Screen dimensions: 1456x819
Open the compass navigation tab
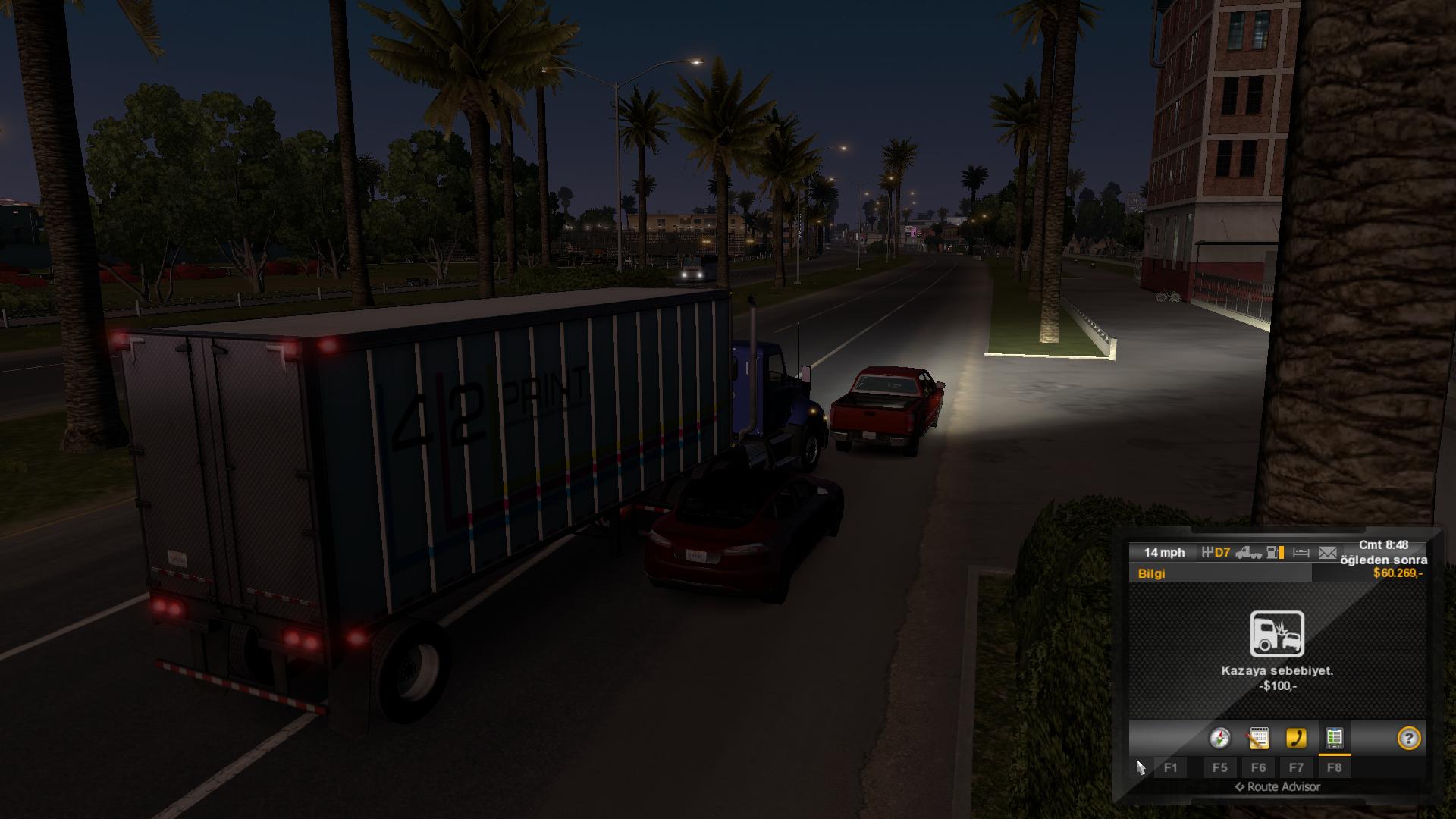tap(1219, 738)
